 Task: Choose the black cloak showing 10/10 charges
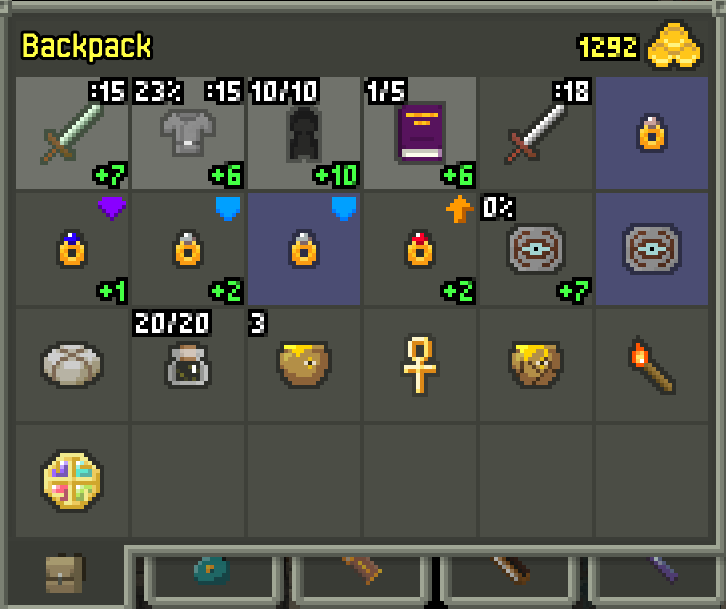[x=303, y=134]
